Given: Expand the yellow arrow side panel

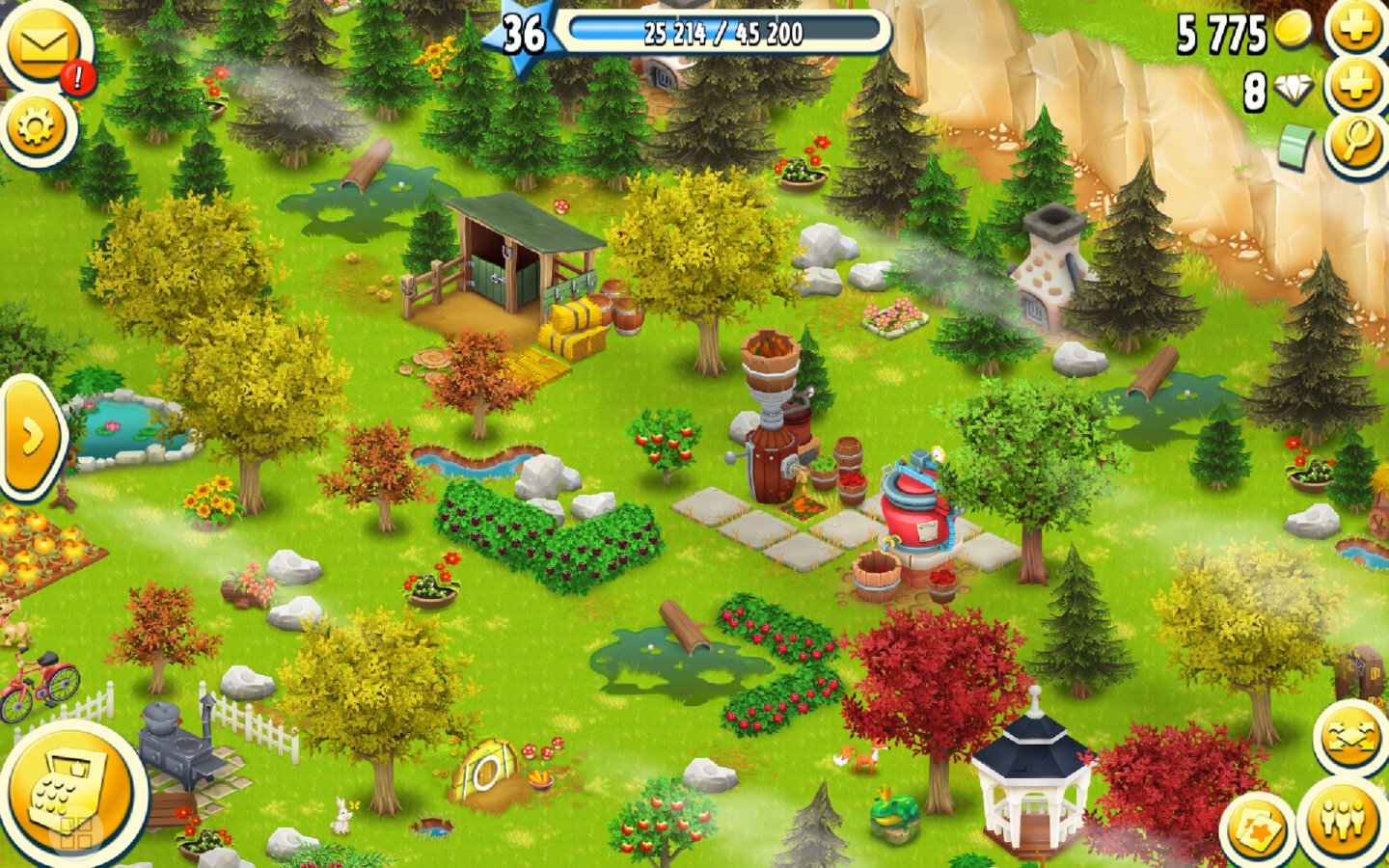Looking at the screenshot, I should [x=31, y=437].
